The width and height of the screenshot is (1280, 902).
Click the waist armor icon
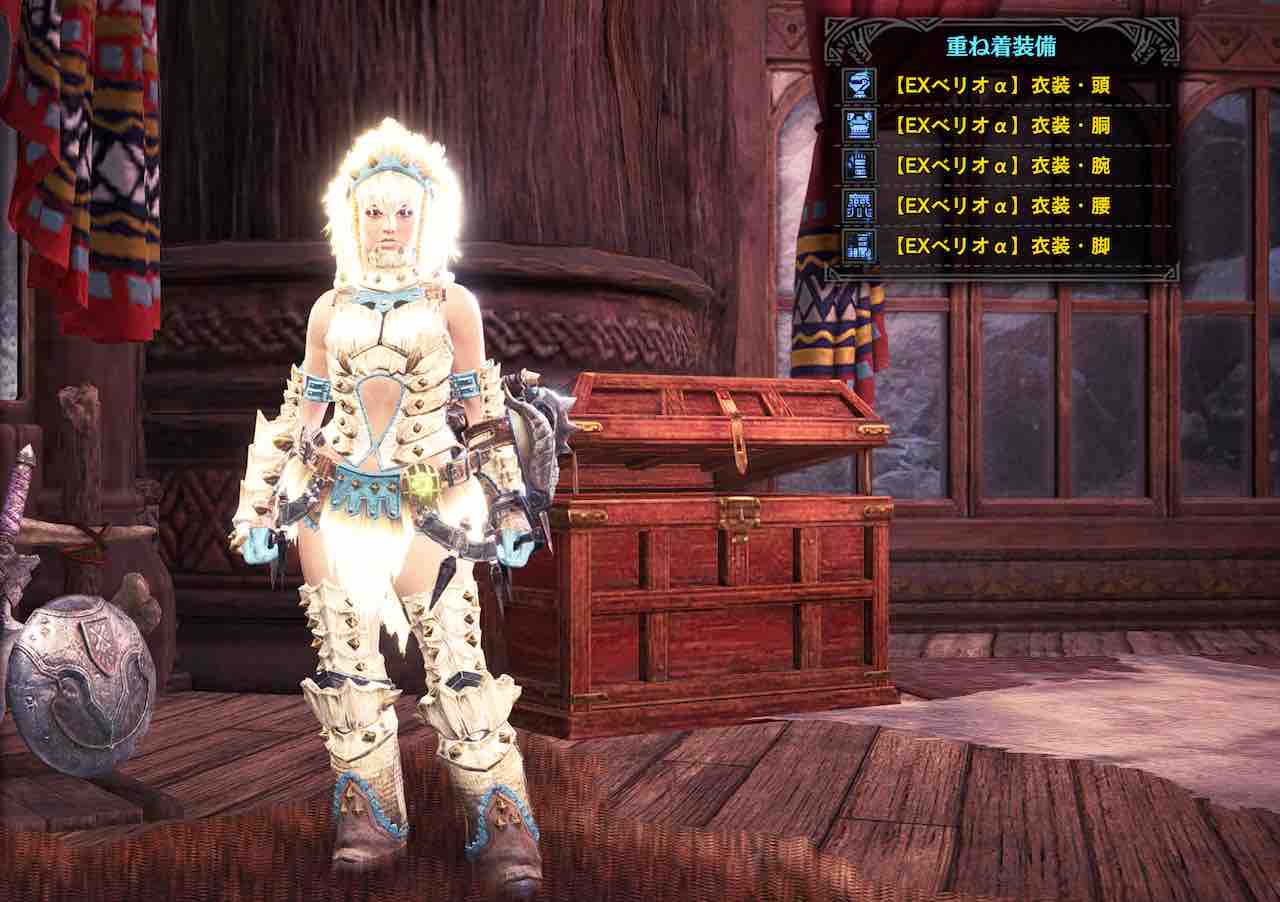pyautogui.click(x=859, y=206)
